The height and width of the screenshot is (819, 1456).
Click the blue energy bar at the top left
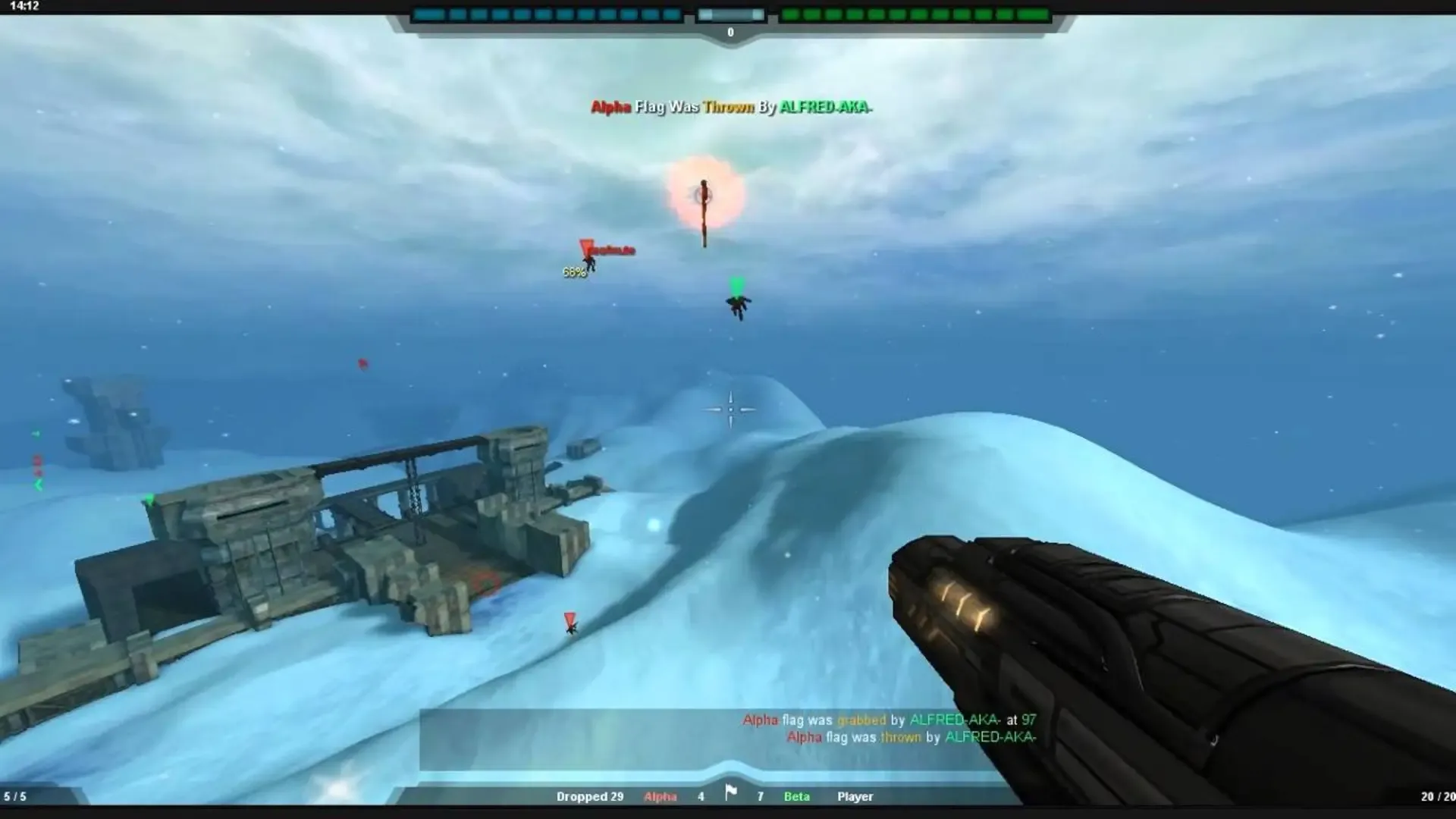[546, 13]
